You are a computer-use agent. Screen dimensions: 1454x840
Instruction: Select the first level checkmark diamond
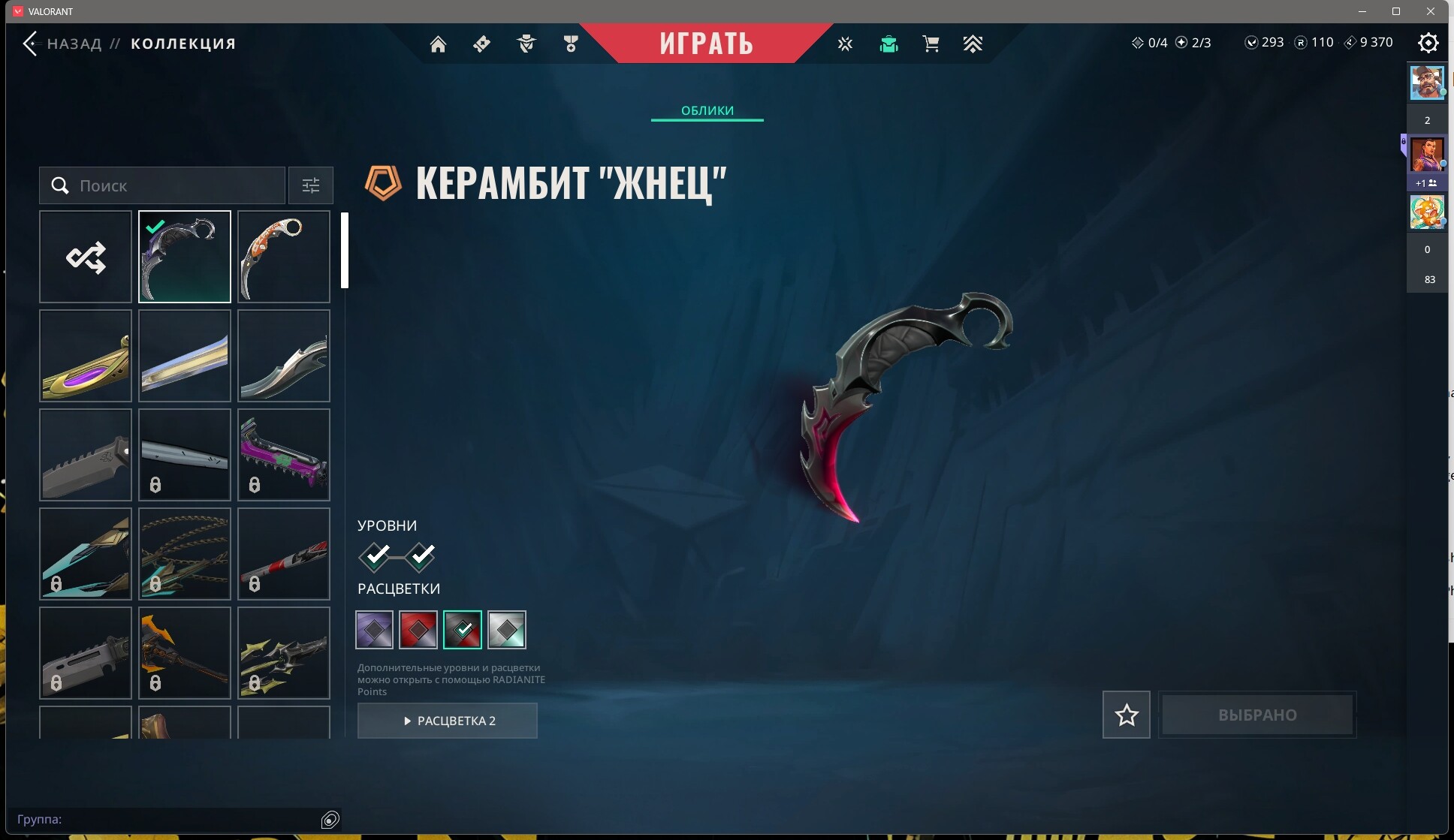375,556
